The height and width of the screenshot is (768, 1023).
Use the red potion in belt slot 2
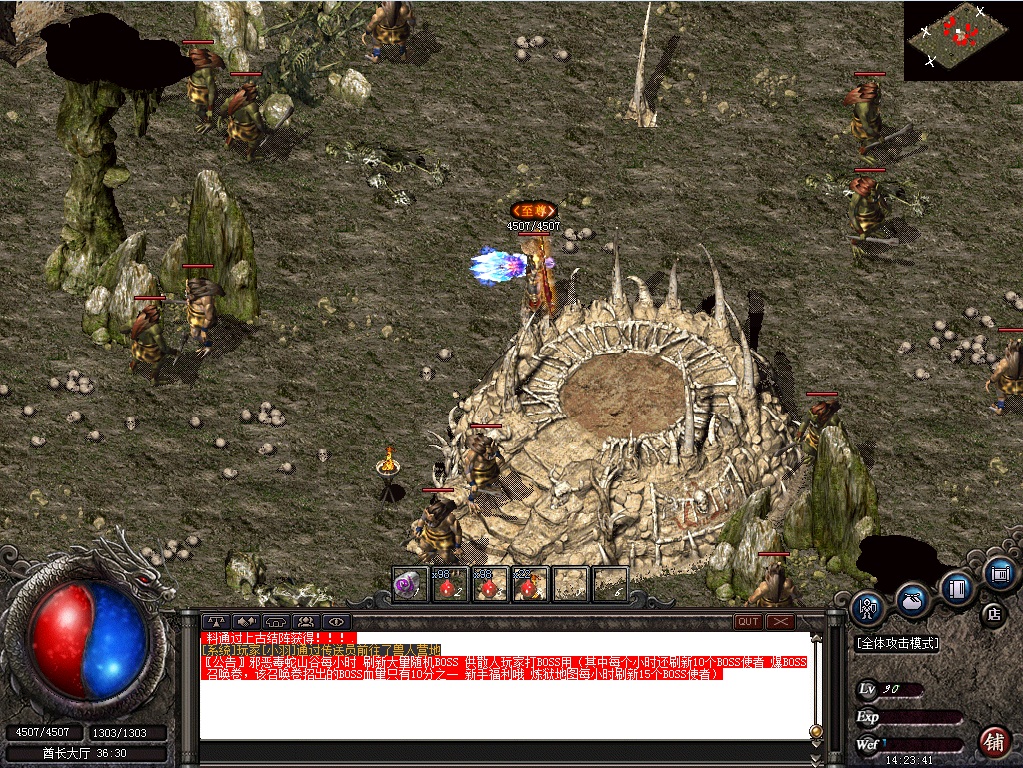pos(448,584)
